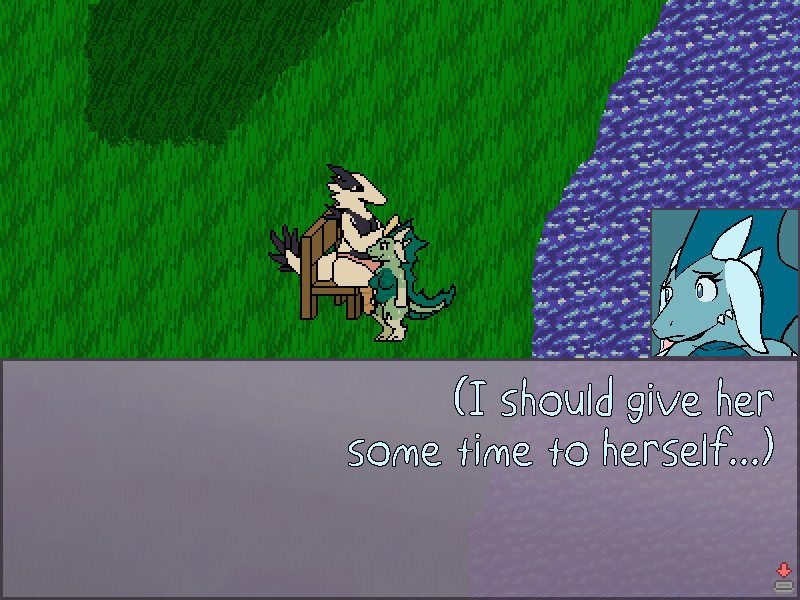Viewport: 800px width, 600px height.
Task: Click the red arrow continue indicator
Action: [x=783, y=570]
